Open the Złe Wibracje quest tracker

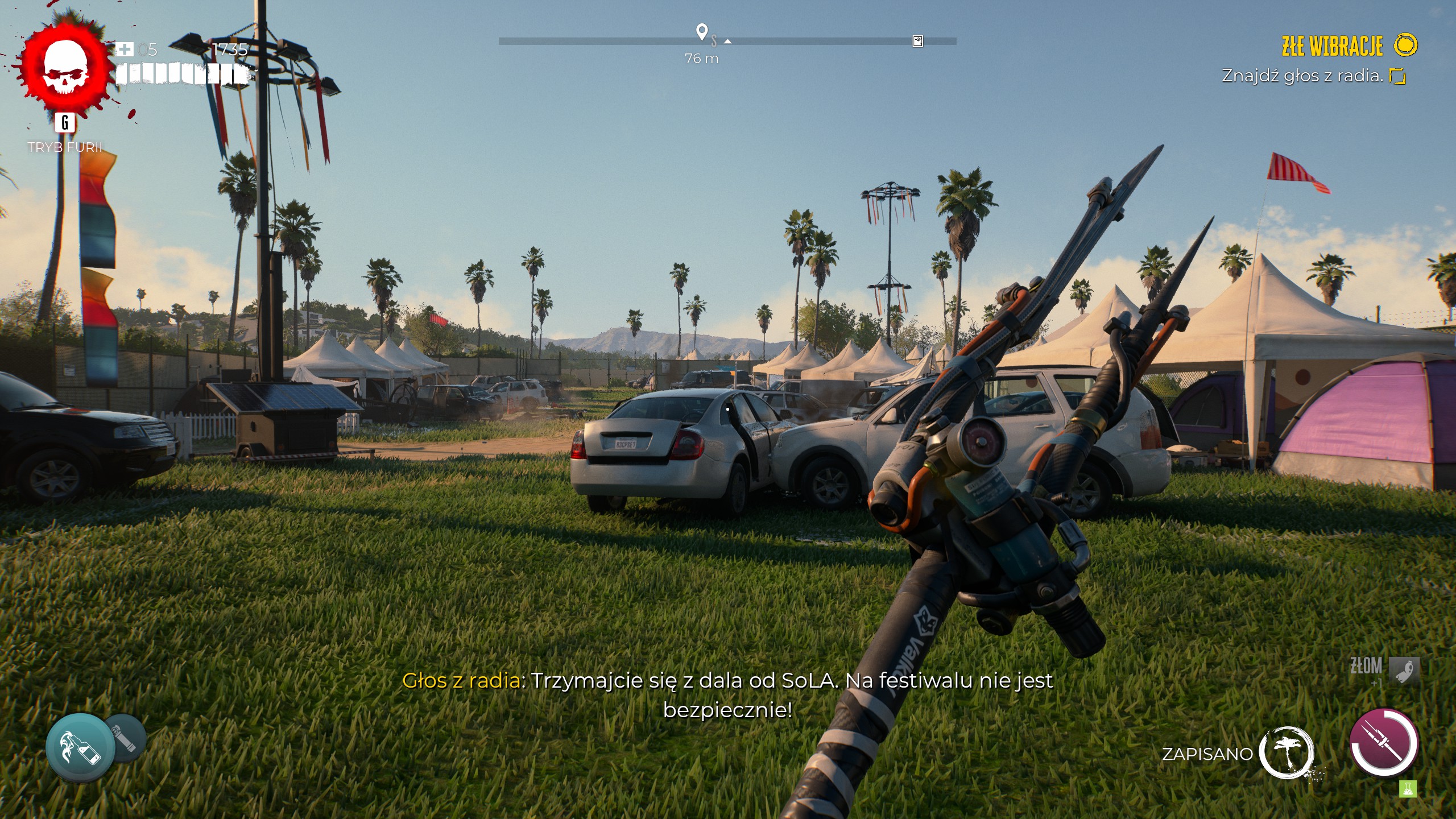[x=1332, y=46]
